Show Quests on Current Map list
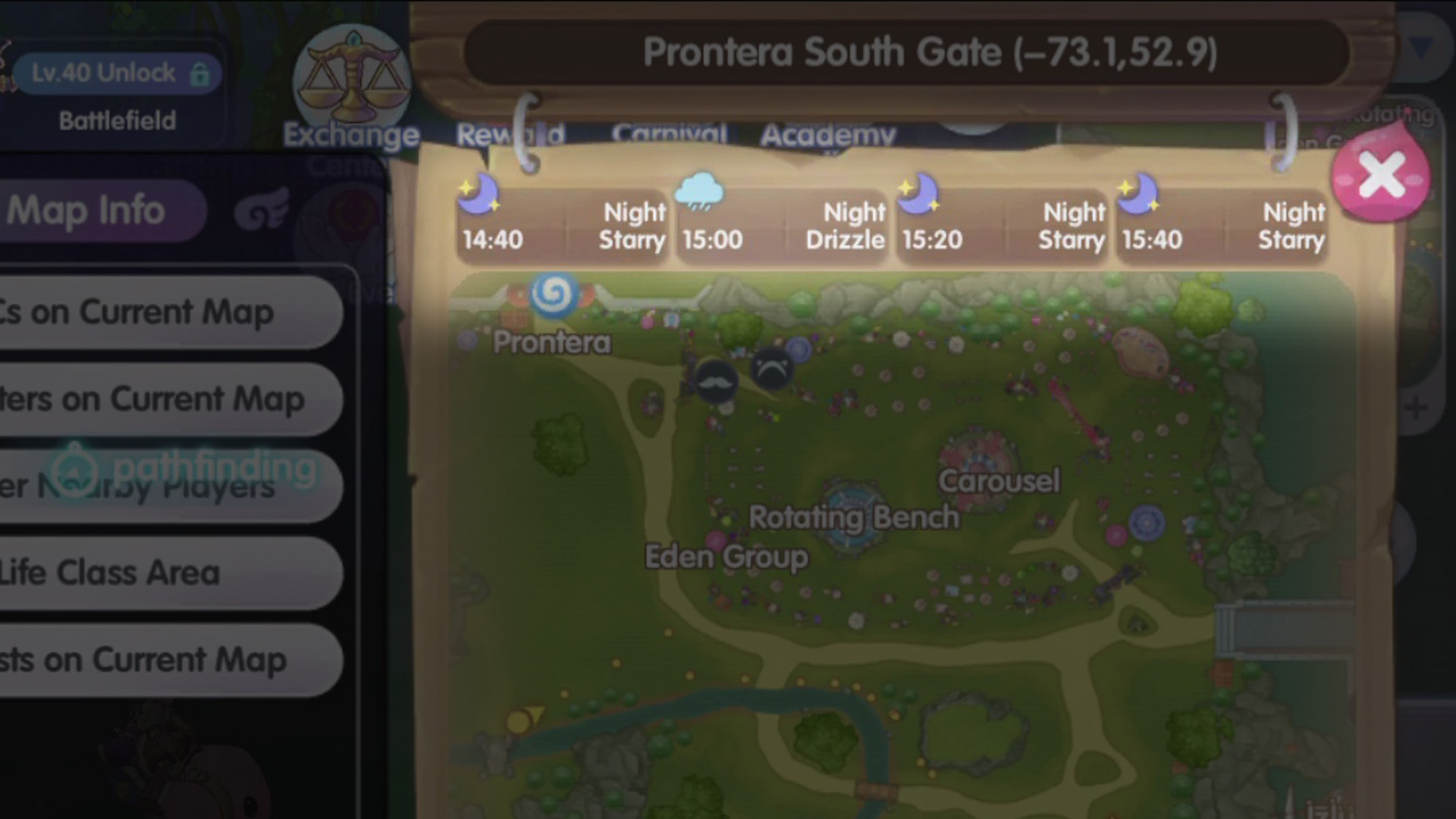 coord(167,661)
